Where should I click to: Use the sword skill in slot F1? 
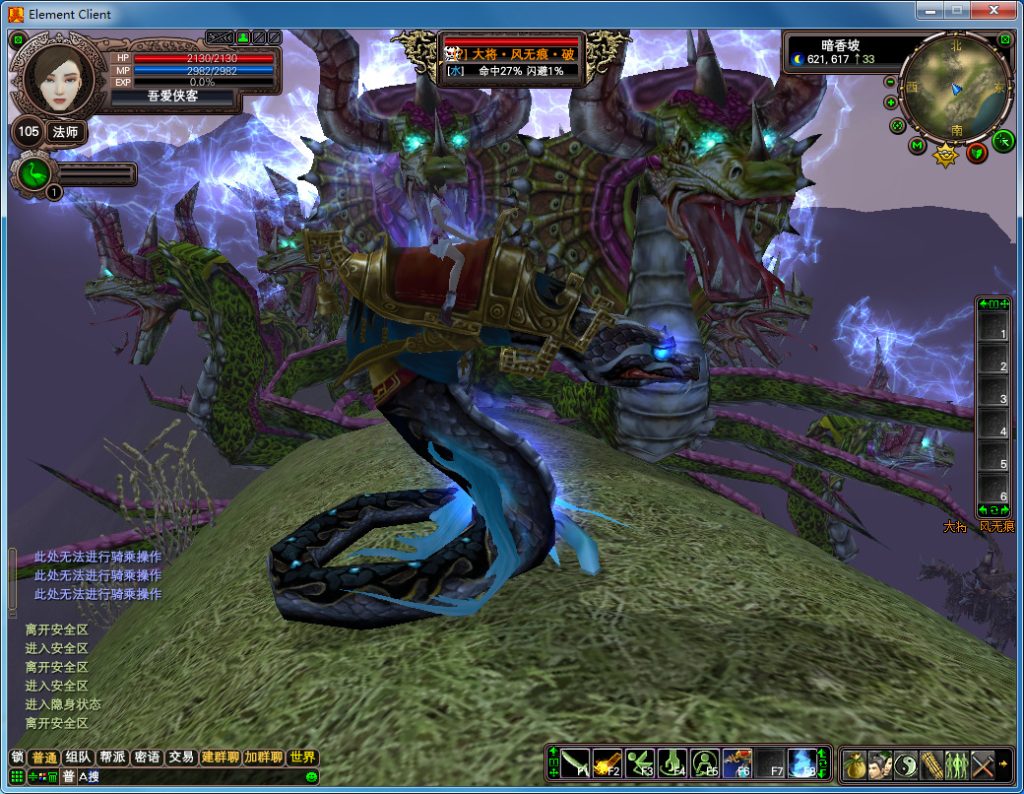[x=575, y=763]
